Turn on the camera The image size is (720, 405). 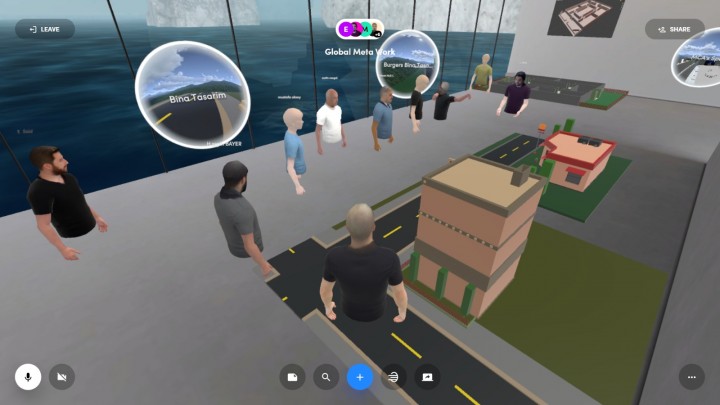pyautogui.click(x=62, y=377)
